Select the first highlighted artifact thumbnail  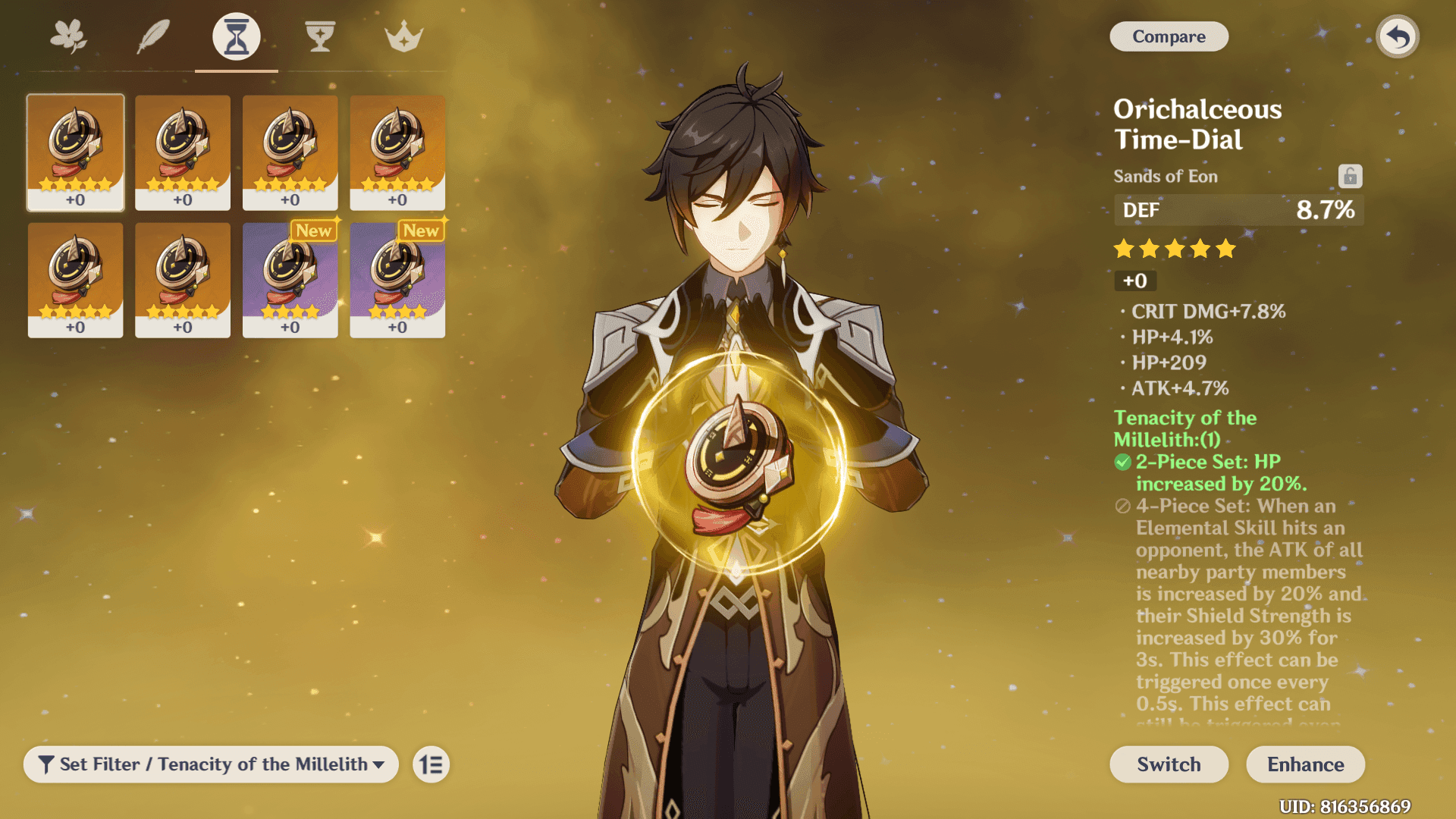pyautogui.click(x=75, y=152)
